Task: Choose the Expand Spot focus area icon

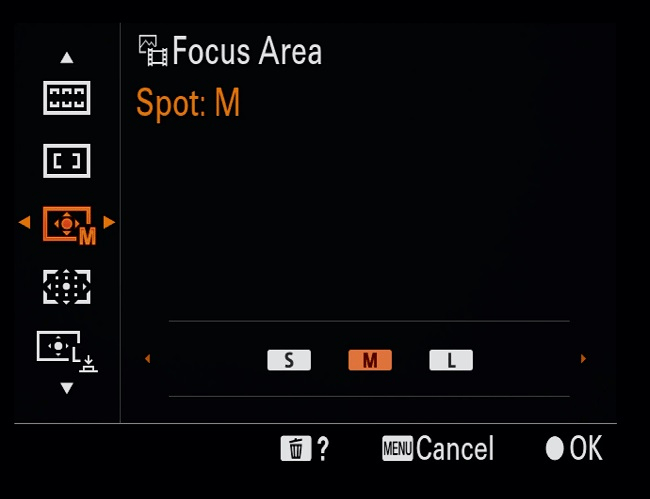Action: click(67, 286)
